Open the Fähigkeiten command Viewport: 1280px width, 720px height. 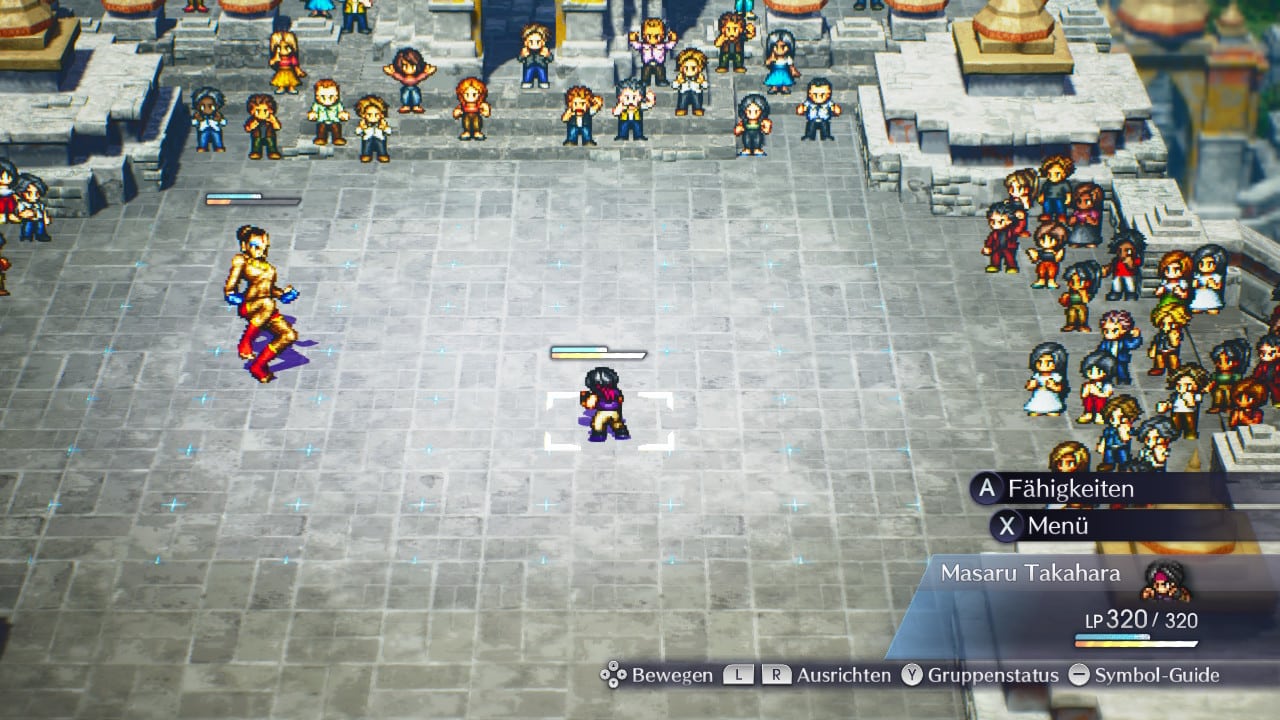(x=1070, y=489)
